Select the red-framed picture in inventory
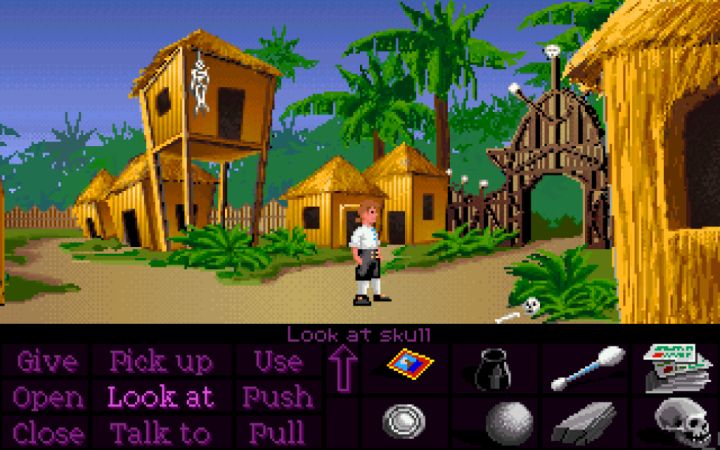The image size is (720, 450). coord(407,367)
